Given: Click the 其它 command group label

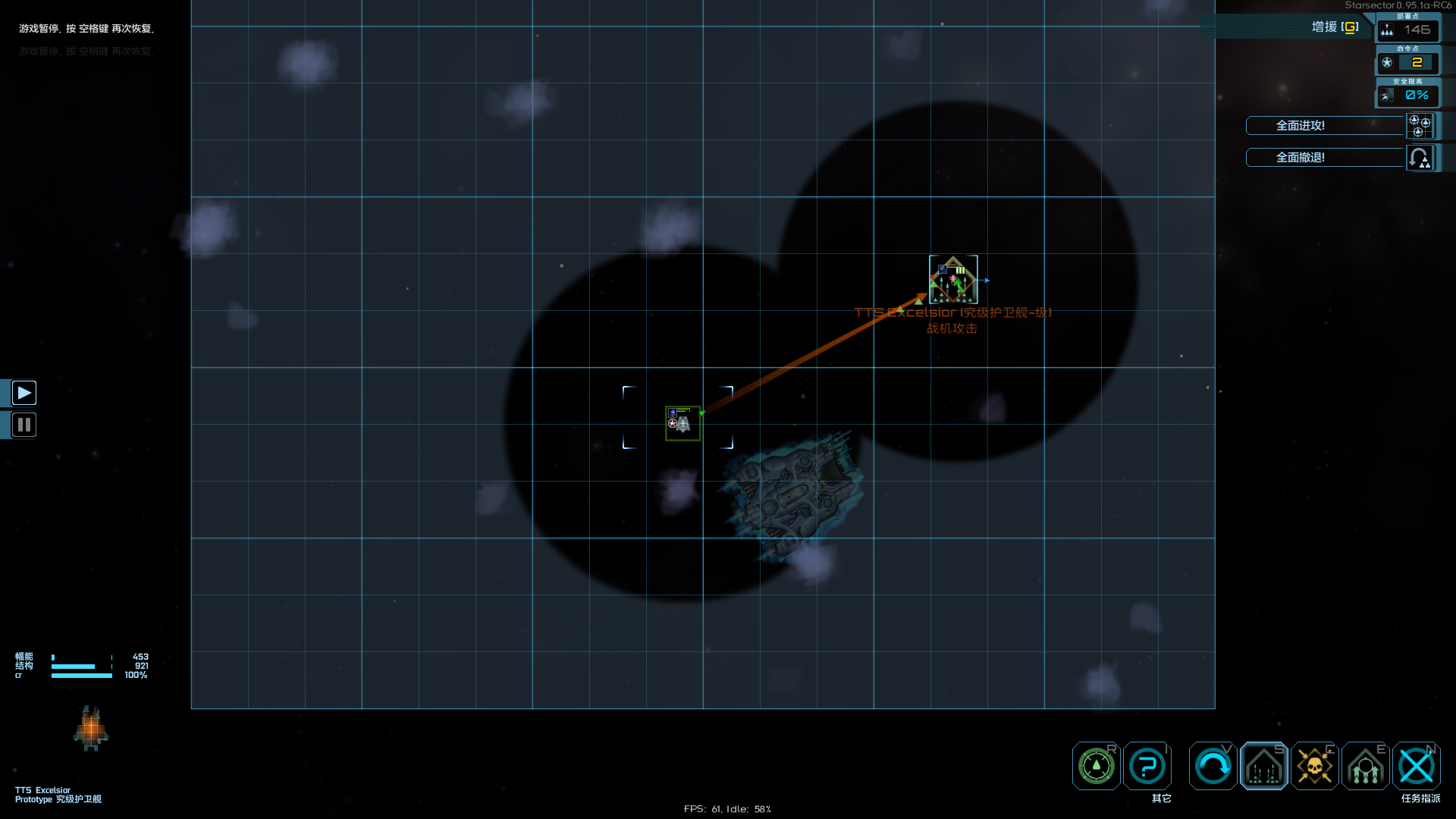Looking at the screenshot, I should 1163,799.
